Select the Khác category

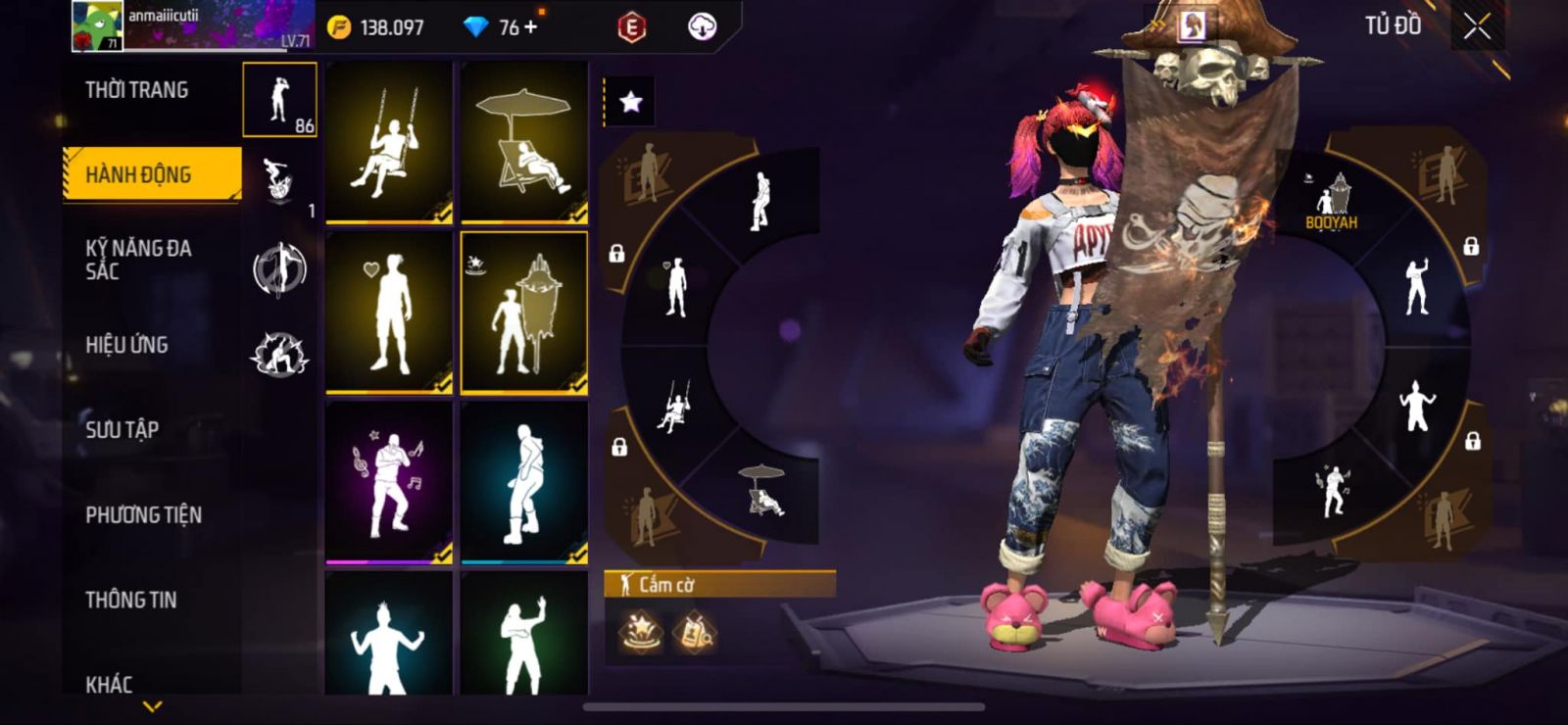[109, 683]
